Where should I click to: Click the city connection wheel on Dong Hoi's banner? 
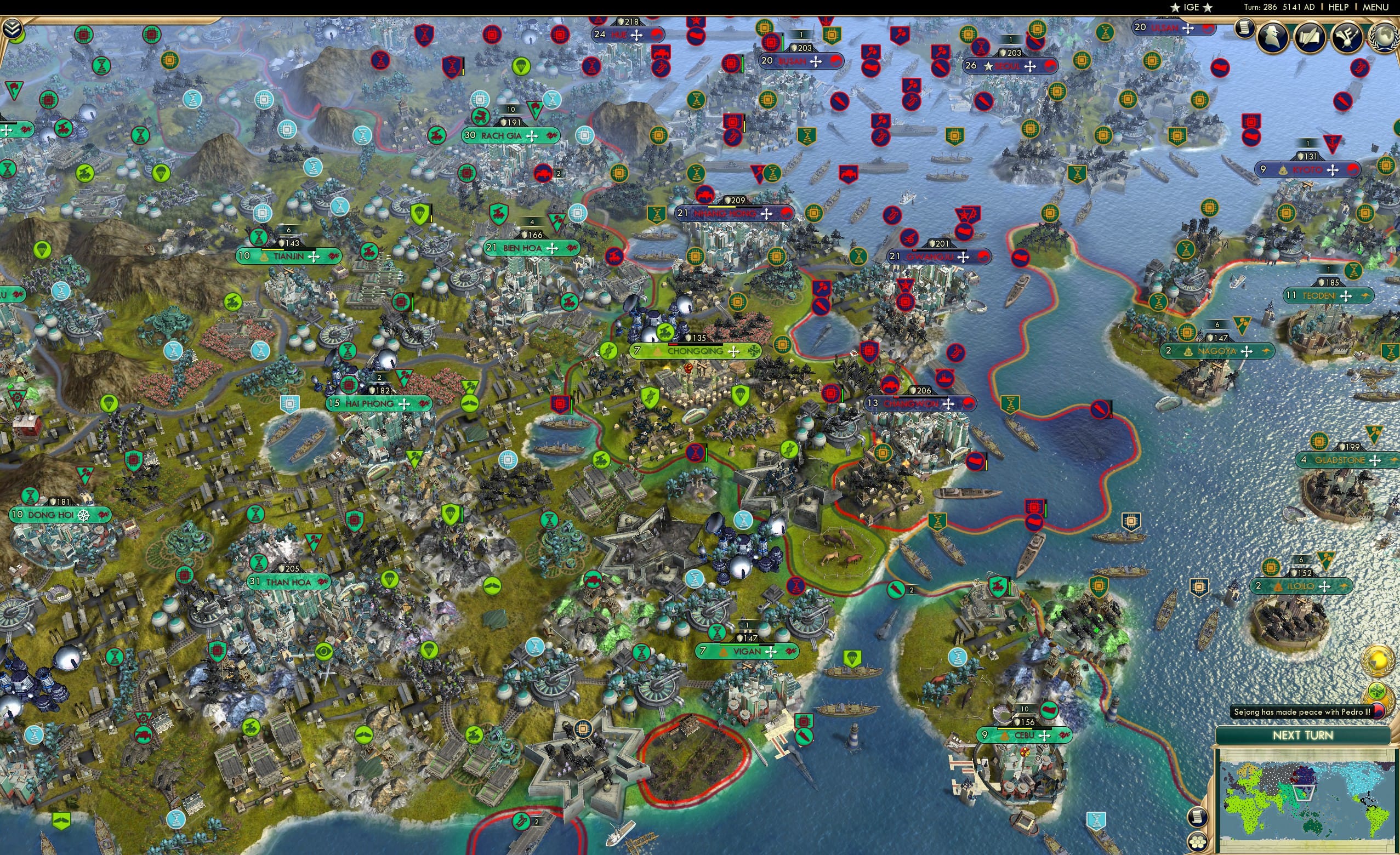pos(84,516)
